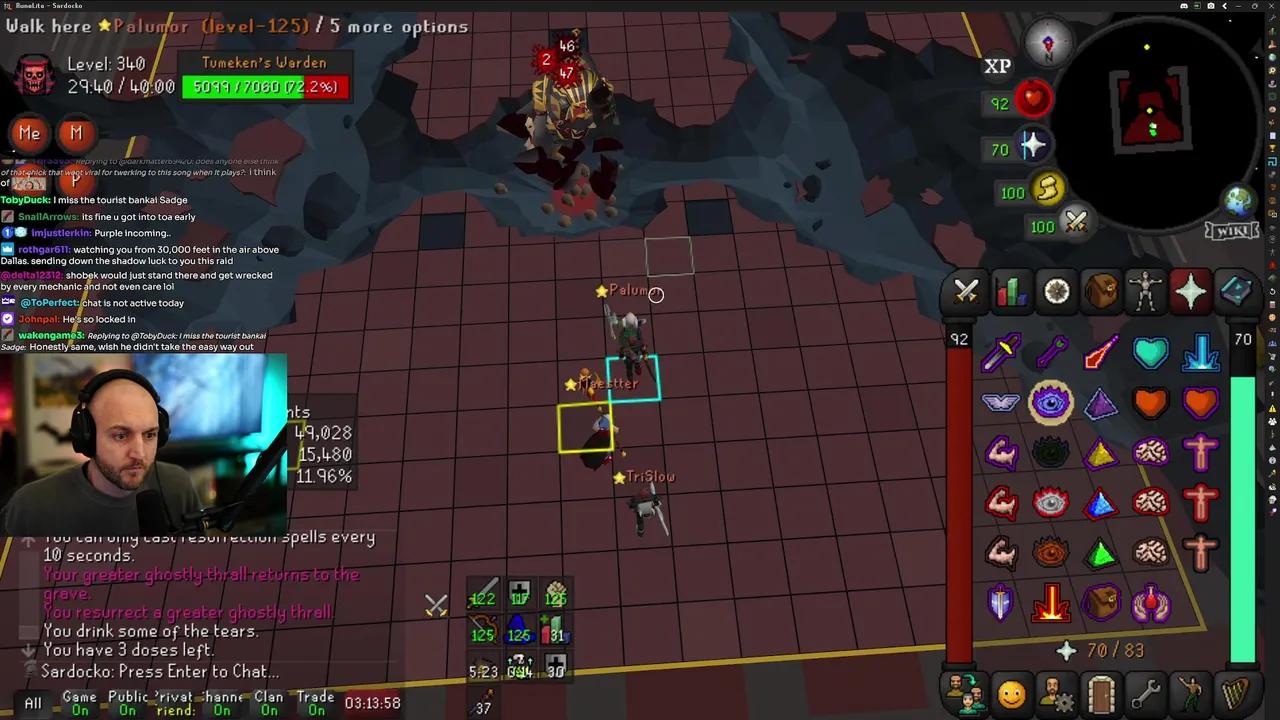Choose the 'Walk here' menu option

click(48, 27)
